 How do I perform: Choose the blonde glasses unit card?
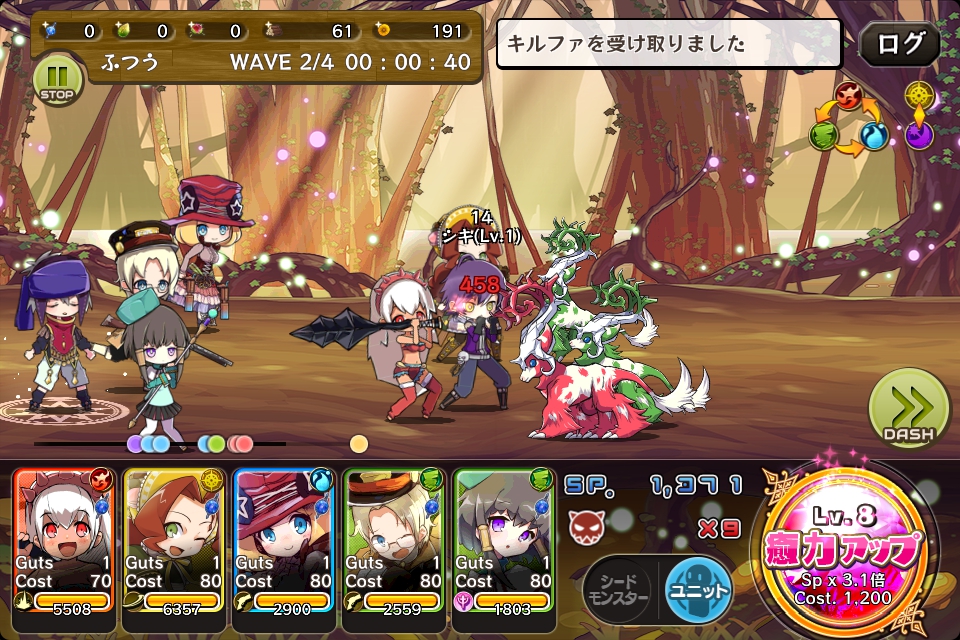click(x=394, y=540)
